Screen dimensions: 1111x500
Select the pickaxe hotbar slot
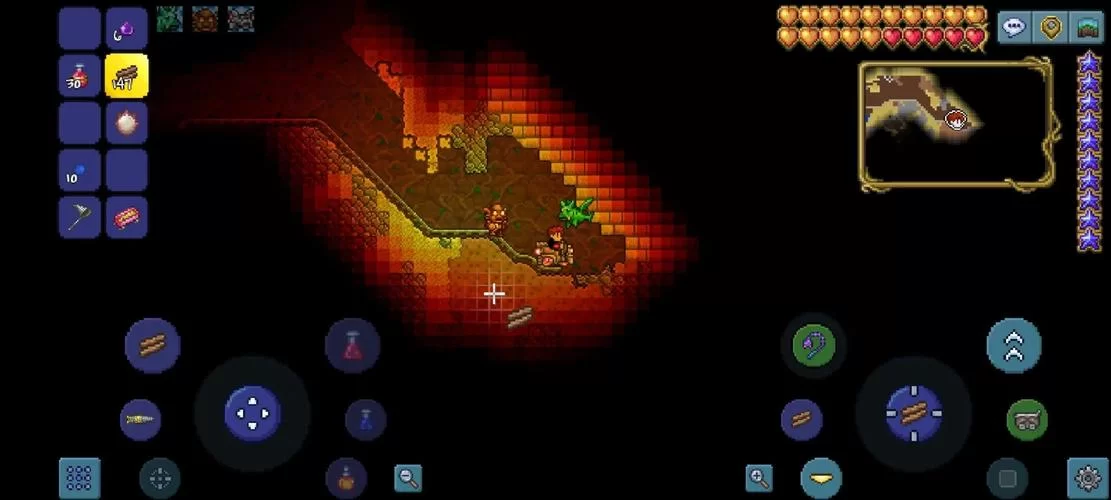pyautogui.click(x=79, y=217)
